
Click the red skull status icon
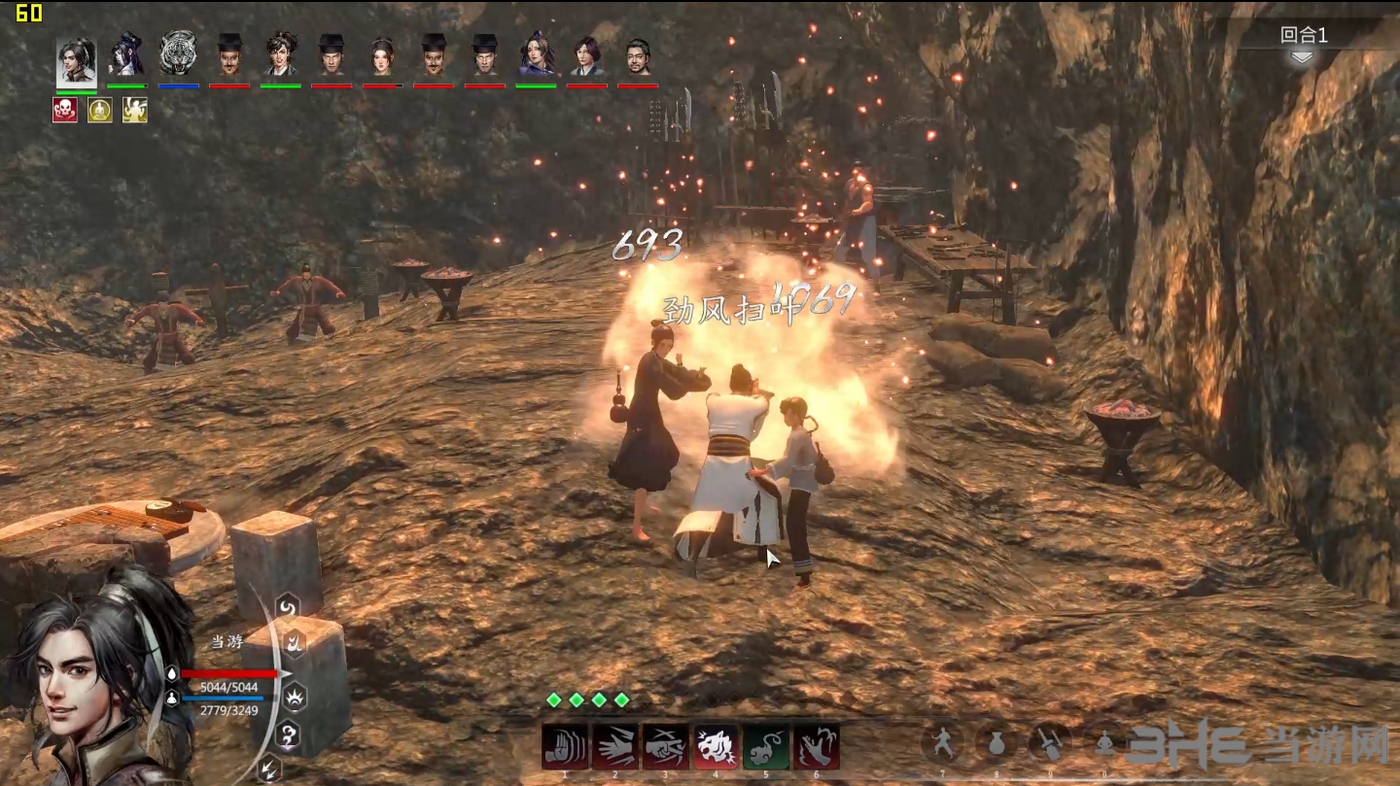(x=65, y=110)
